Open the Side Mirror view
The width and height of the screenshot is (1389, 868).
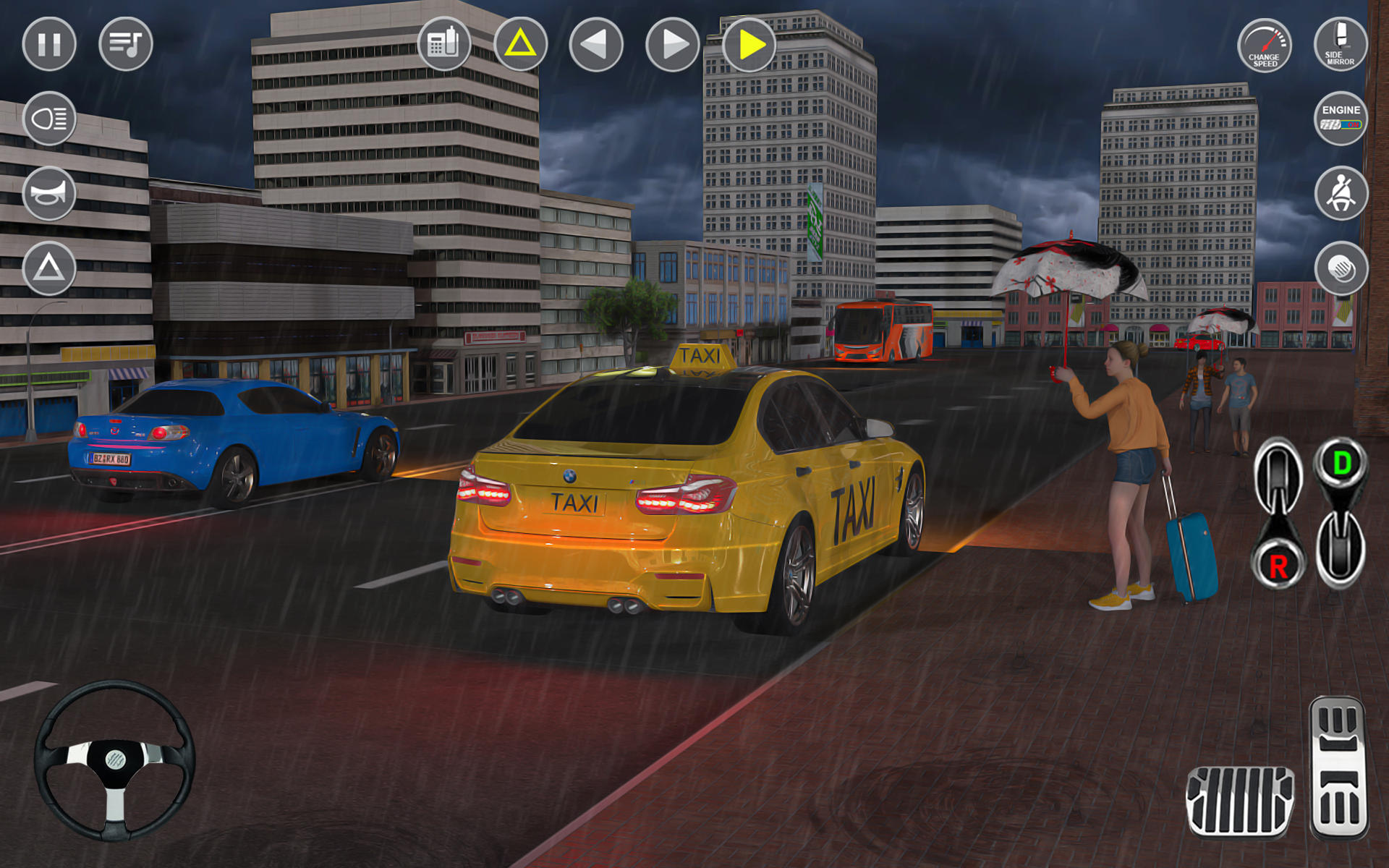click(x=1340, y=46)
